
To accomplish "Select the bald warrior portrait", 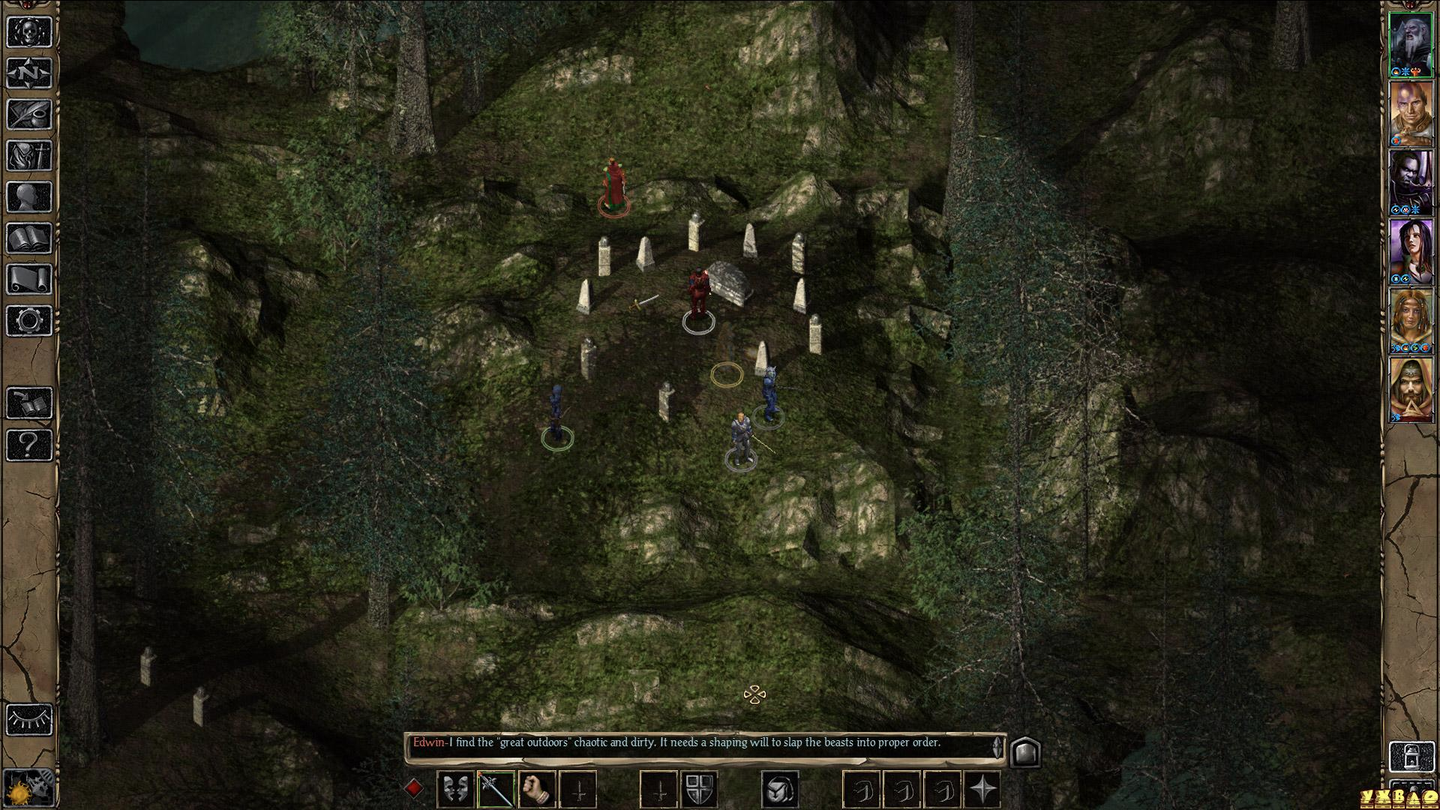I will [1411, 112].
